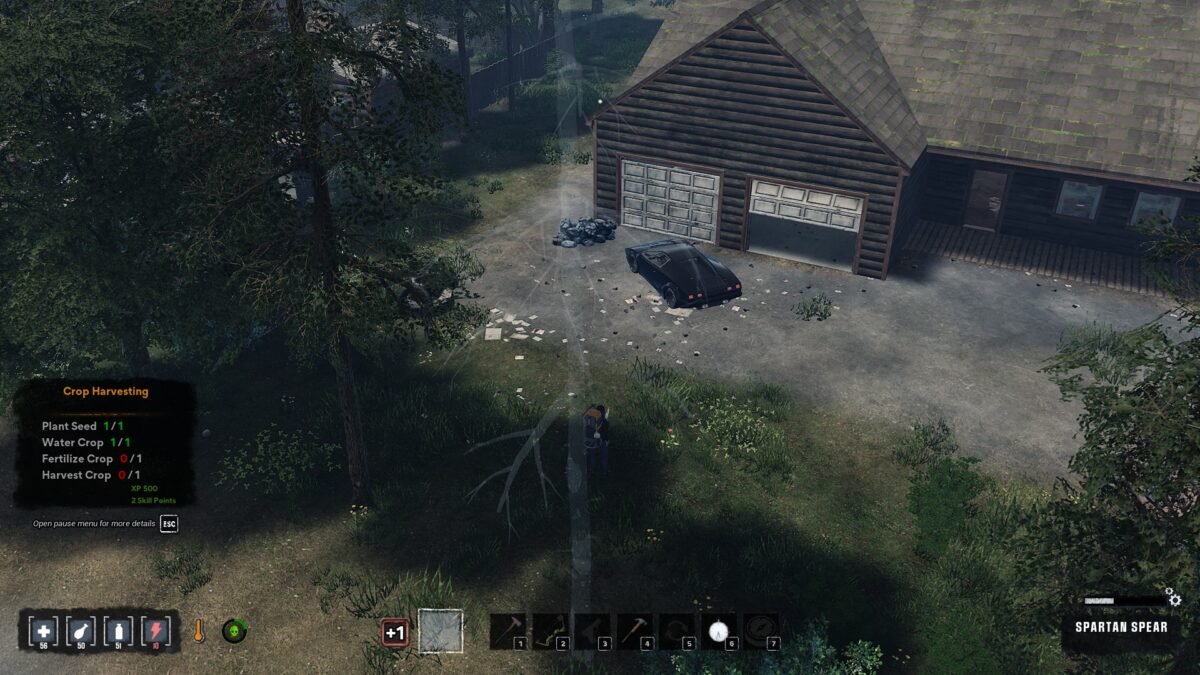Image resolution: width=1200 pixels, height=675 pixels.
Task: Click the orange thermometer temperature icon
Action: [x=199, y=631]
